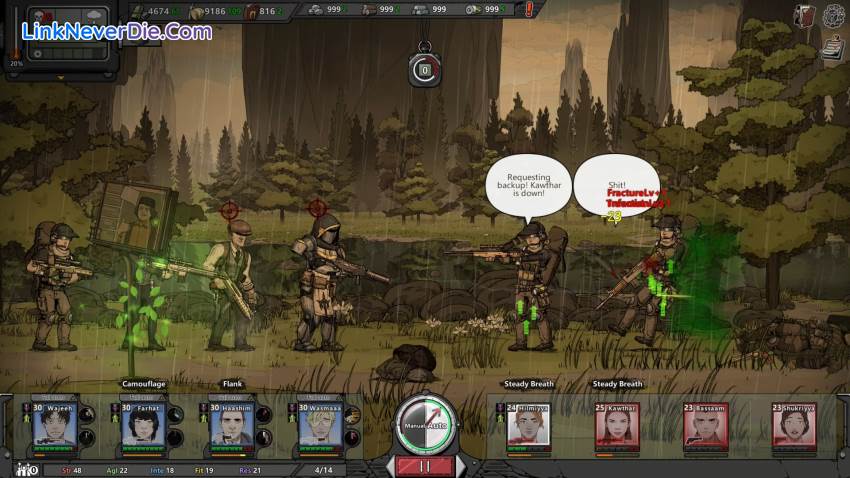Target enemy Hilmiyya's portrait

[x=528, y=426]
